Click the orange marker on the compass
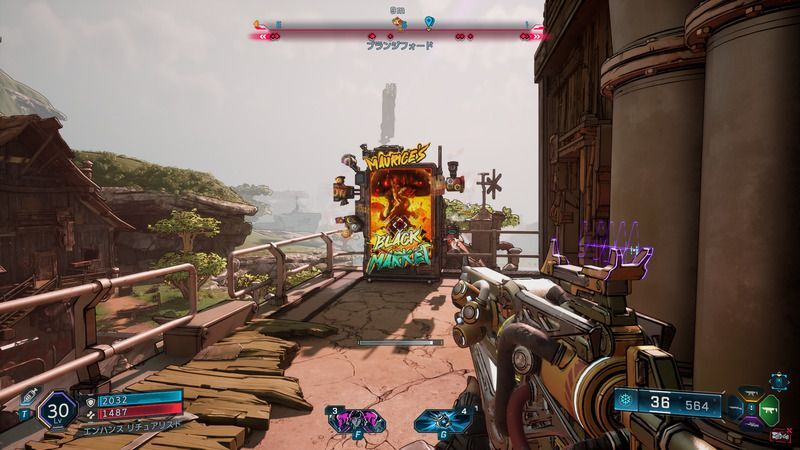800x450 pixels. (x=258, y=24)
